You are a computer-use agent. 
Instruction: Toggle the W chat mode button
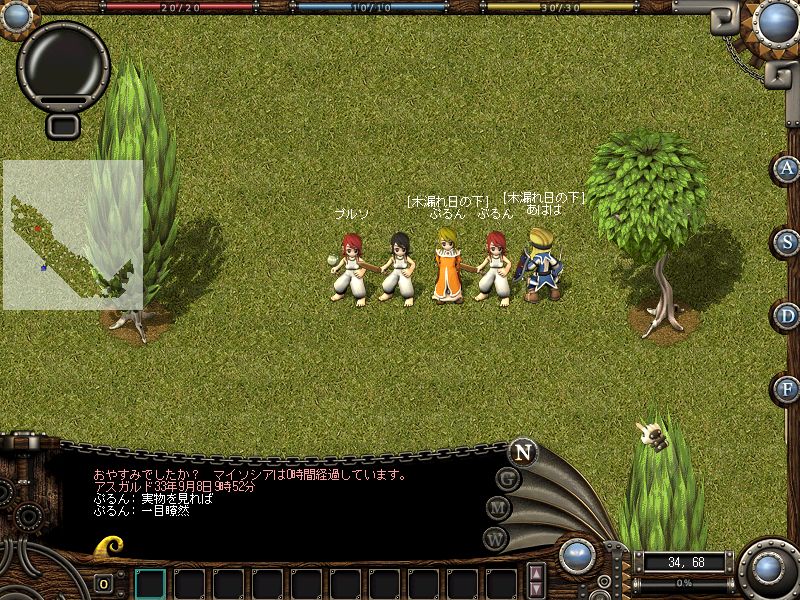[495, 538]
